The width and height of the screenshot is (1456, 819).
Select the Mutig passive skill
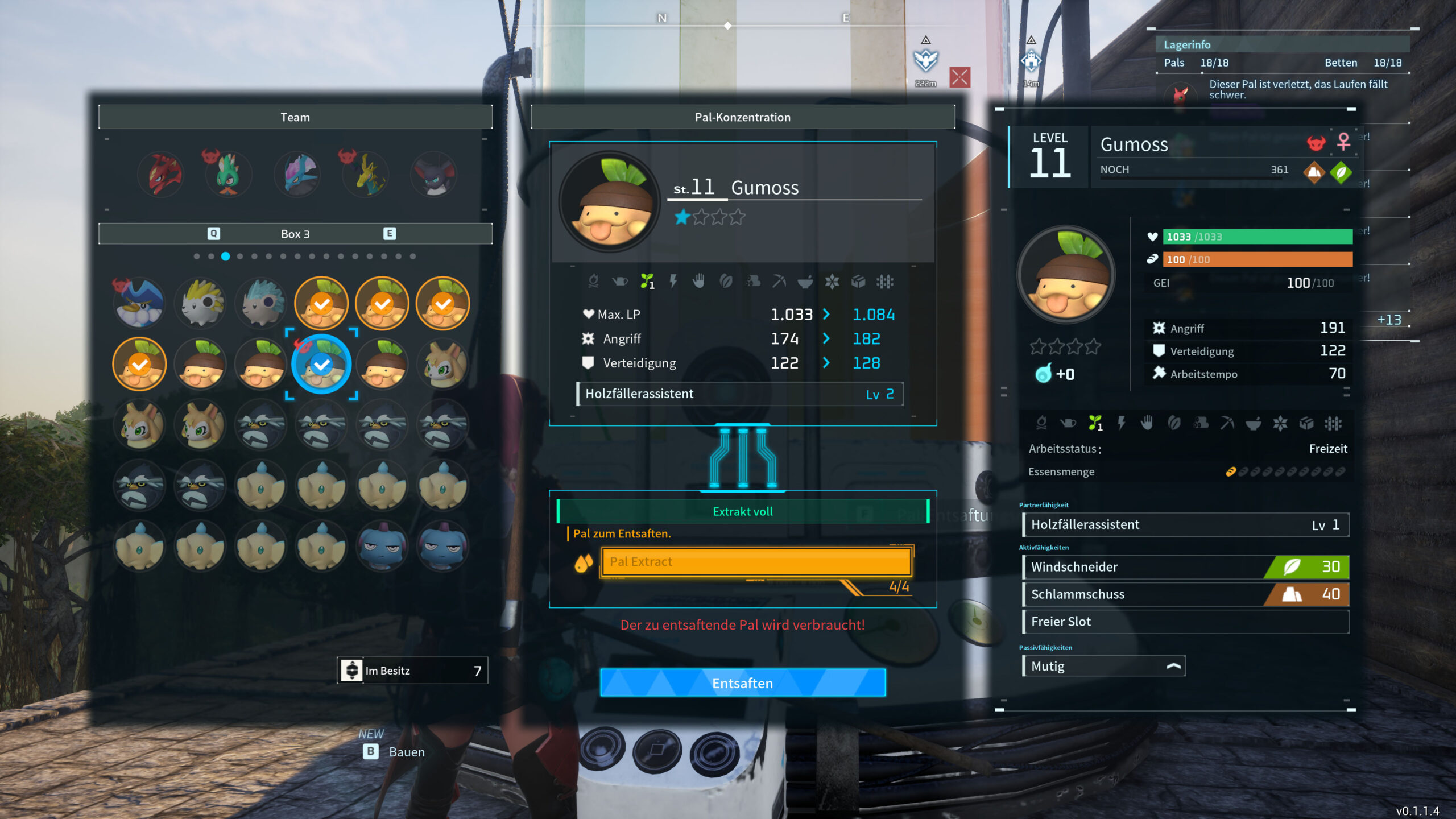(x=1103, y=666)
